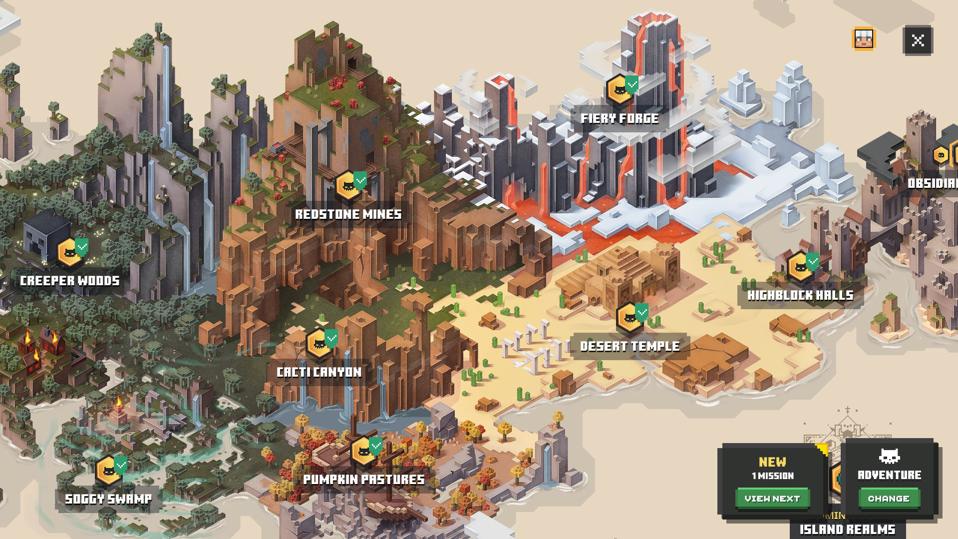Change the Adventure difficulty

point(888,498)
